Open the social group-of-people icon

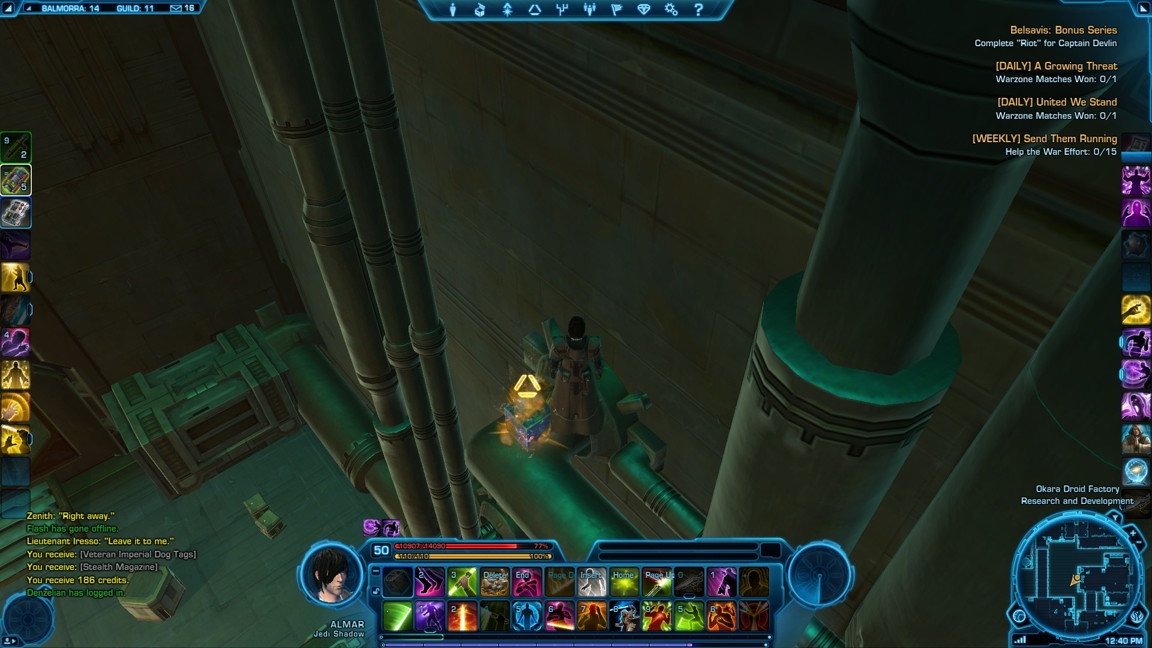coord(589,10)
